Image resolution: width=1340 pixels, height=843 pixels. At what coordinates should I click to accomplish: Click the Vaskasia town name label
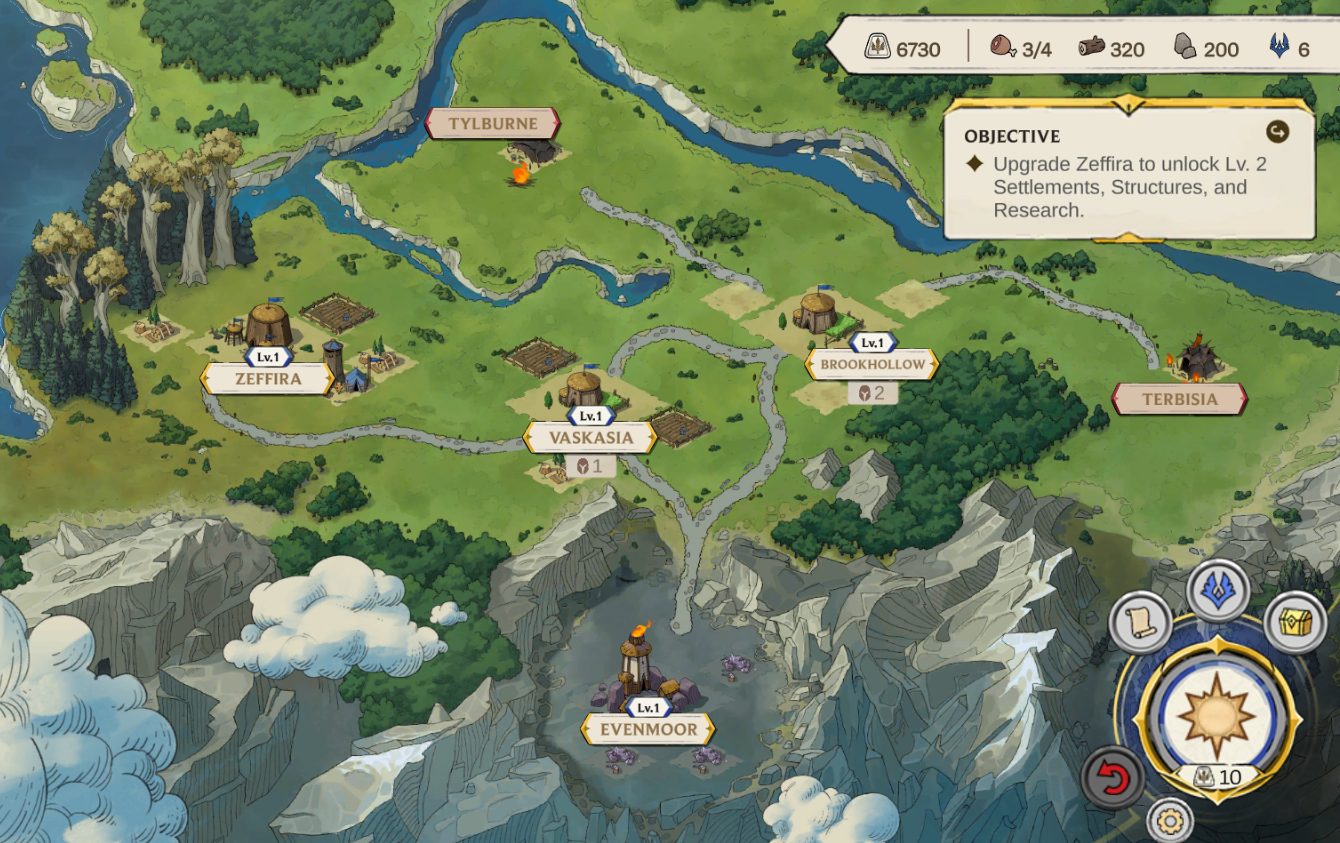[590, 438]
